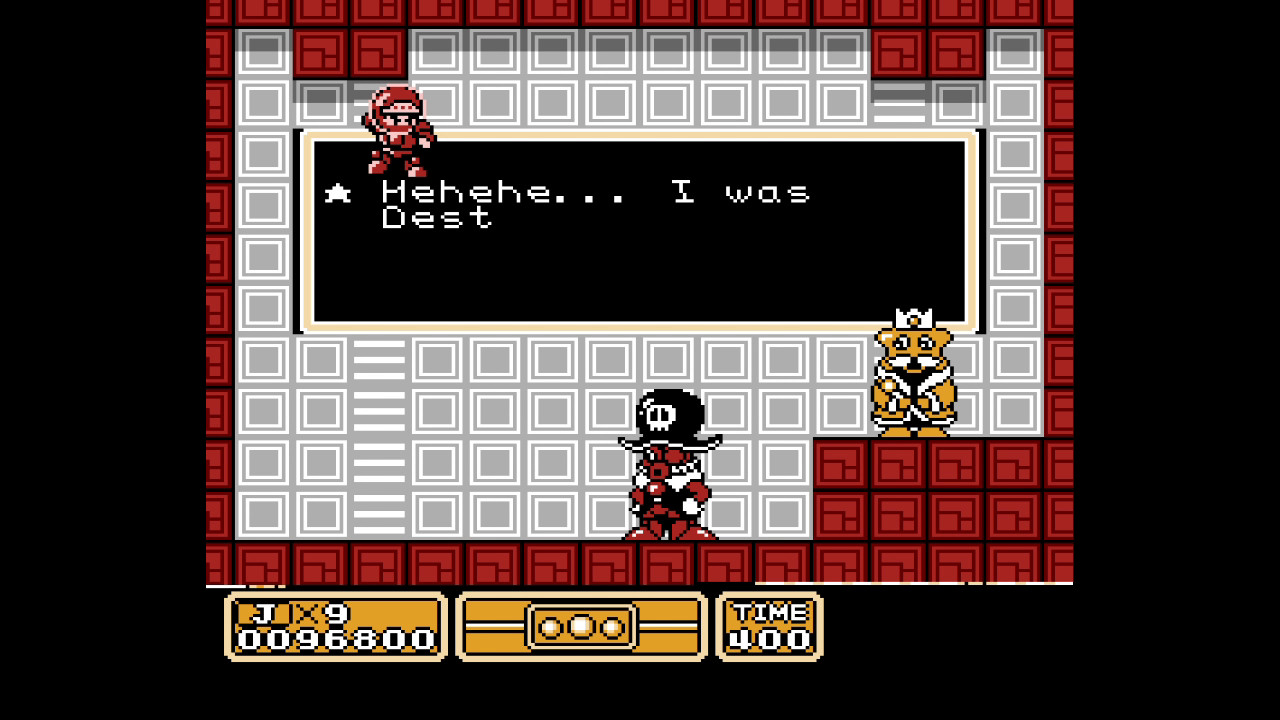Click the leftmost circle in the orb meter
Image resolution: width=1280 pixels, height=720 pixels.
click(x=549, y=627)
